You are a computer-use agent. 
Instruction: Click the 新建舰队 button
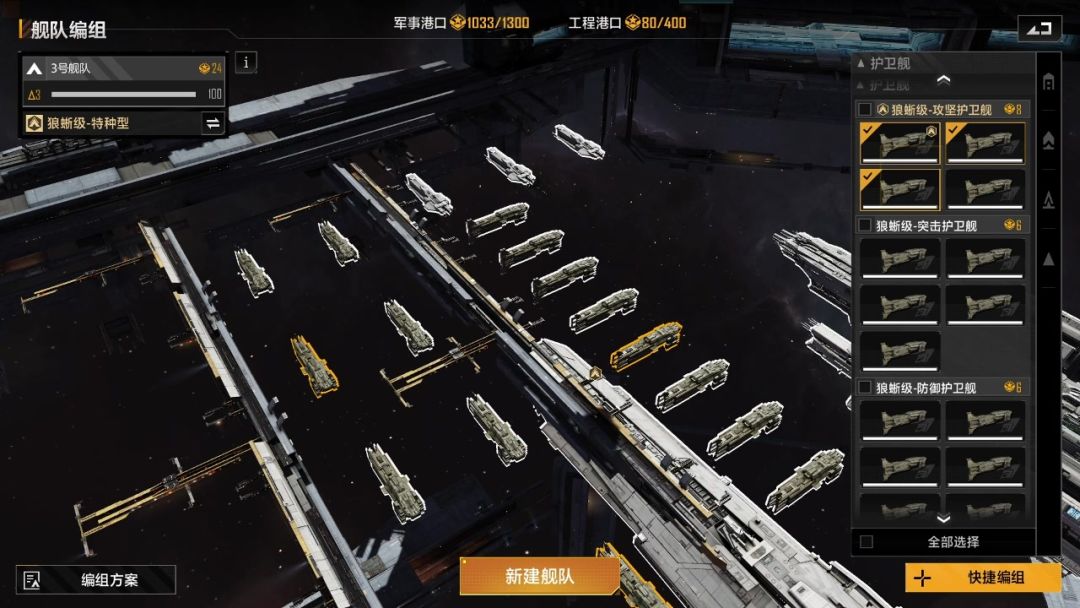pos(539,576)
